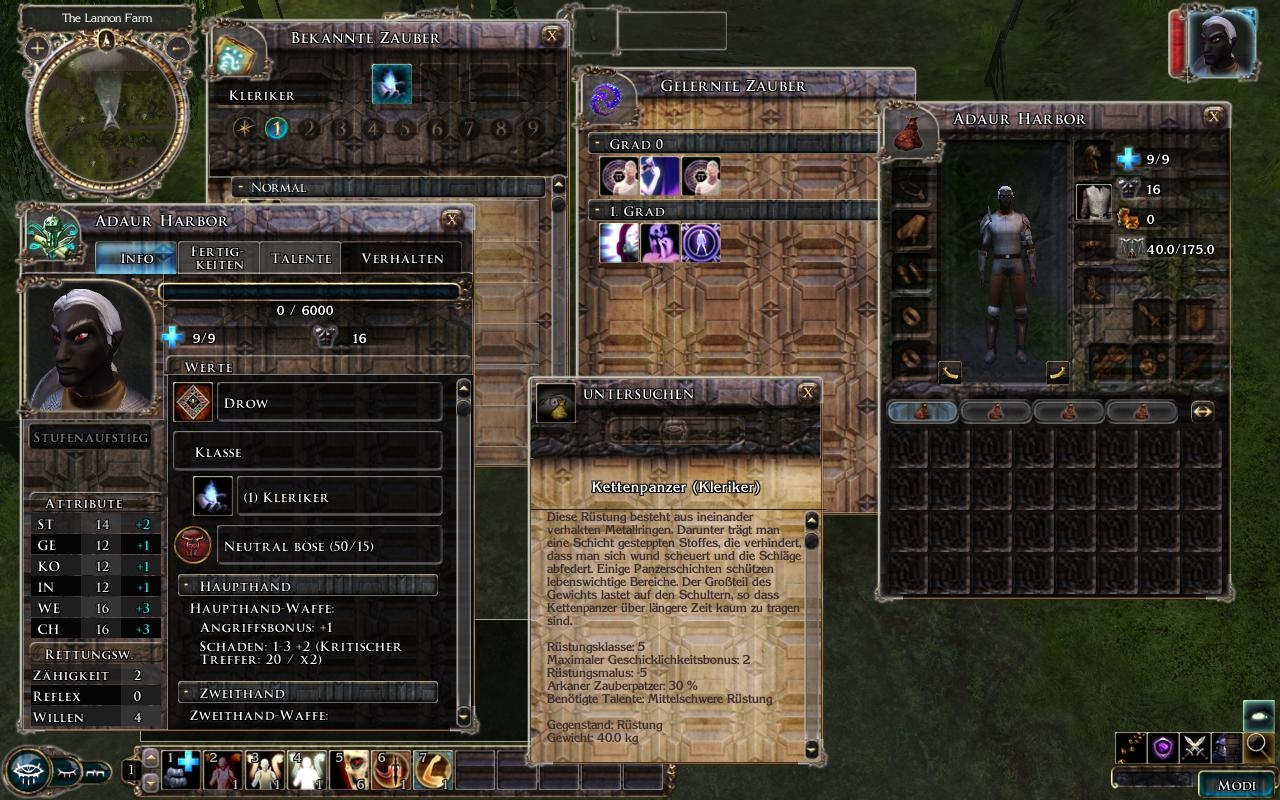This screenshot has width=1280, height=800.
Task: Close the Bekannte Zauber window
Action: pyautogui.click(x=551, y=36)
